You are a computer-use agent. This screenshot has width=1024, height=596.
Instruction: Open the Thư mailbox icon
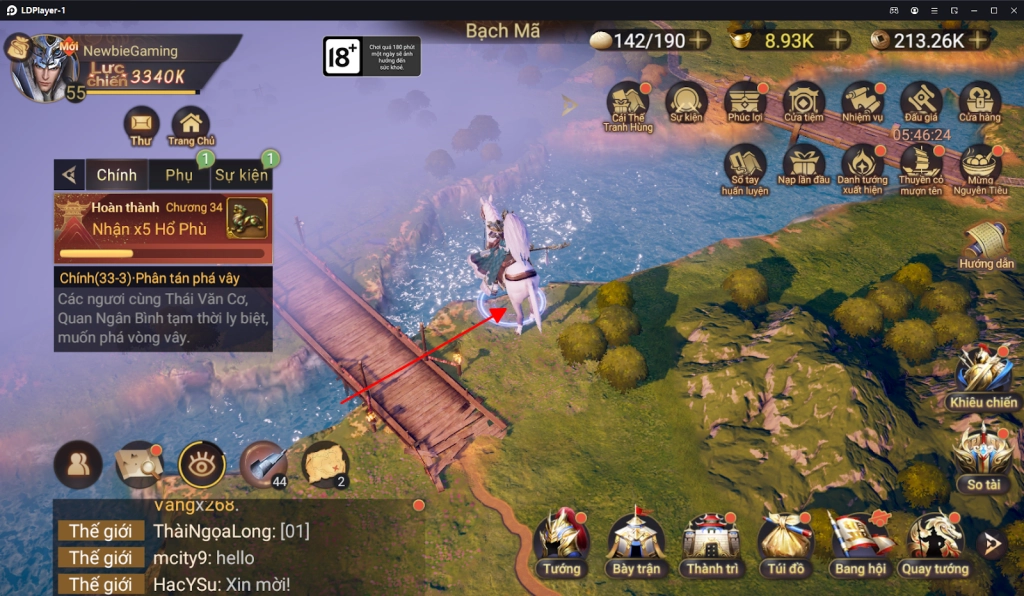coord(141,124)
